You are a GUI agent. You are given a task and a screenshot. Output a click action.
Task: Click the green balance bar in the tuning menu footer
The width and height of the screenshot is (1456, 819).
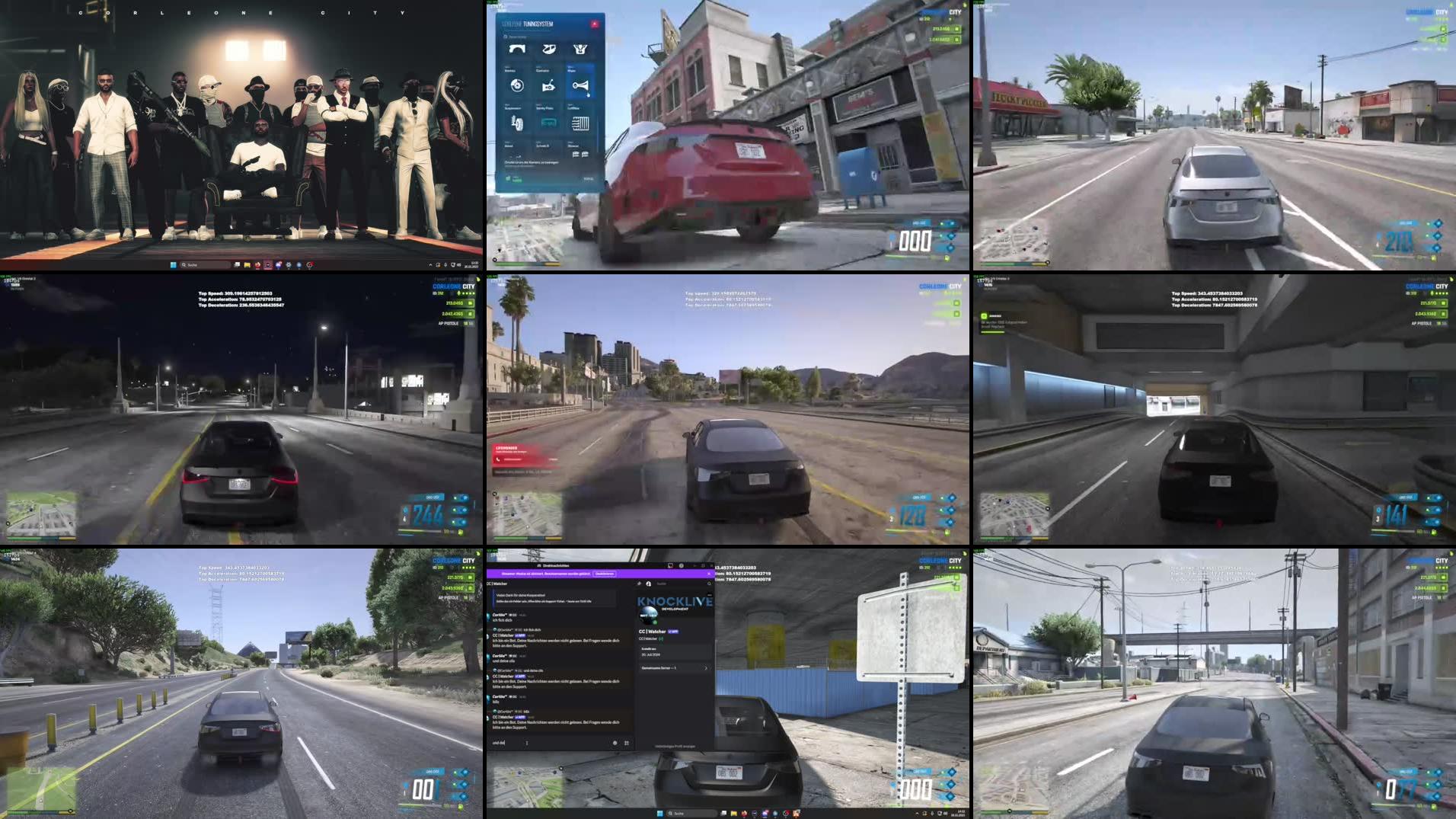point(516,179)
